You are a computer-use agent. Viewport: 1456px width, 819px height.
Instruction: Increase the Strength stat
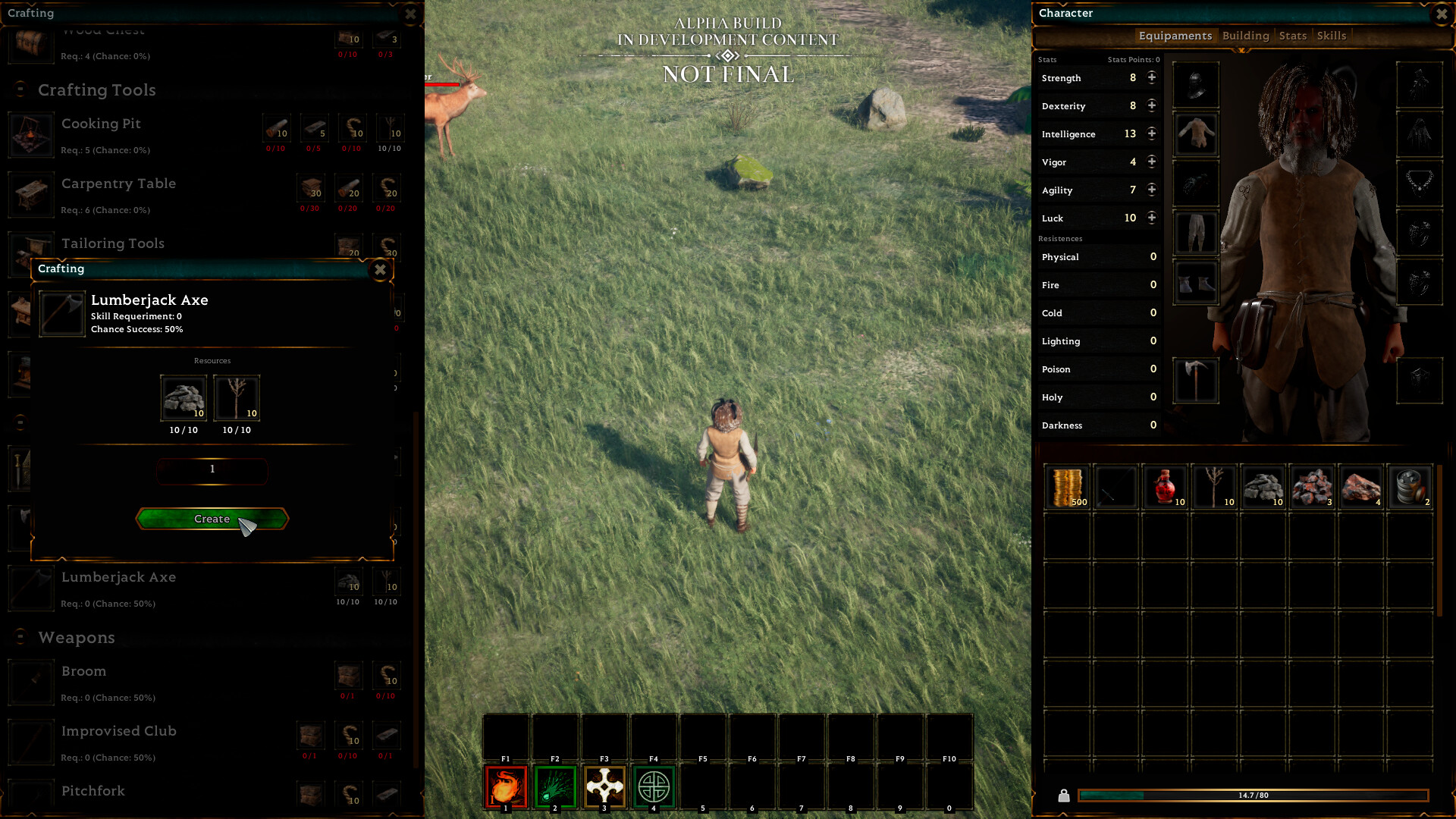point(1151,77)
